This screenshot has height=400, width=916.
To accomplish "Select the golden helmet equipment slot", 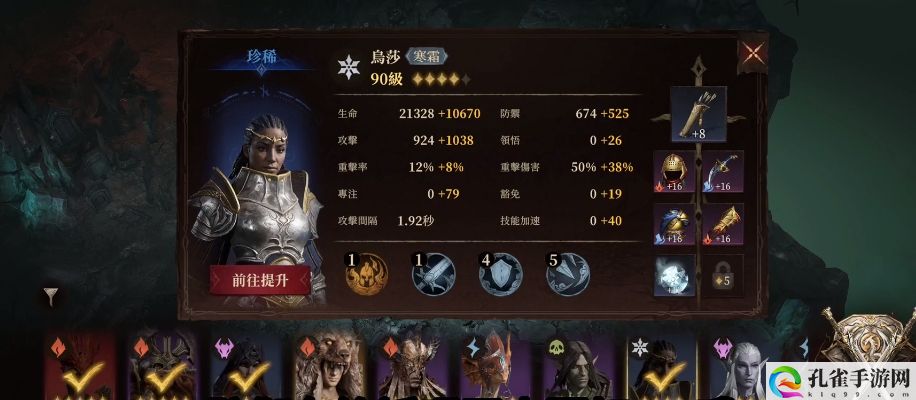I will [x=674, y=172].
